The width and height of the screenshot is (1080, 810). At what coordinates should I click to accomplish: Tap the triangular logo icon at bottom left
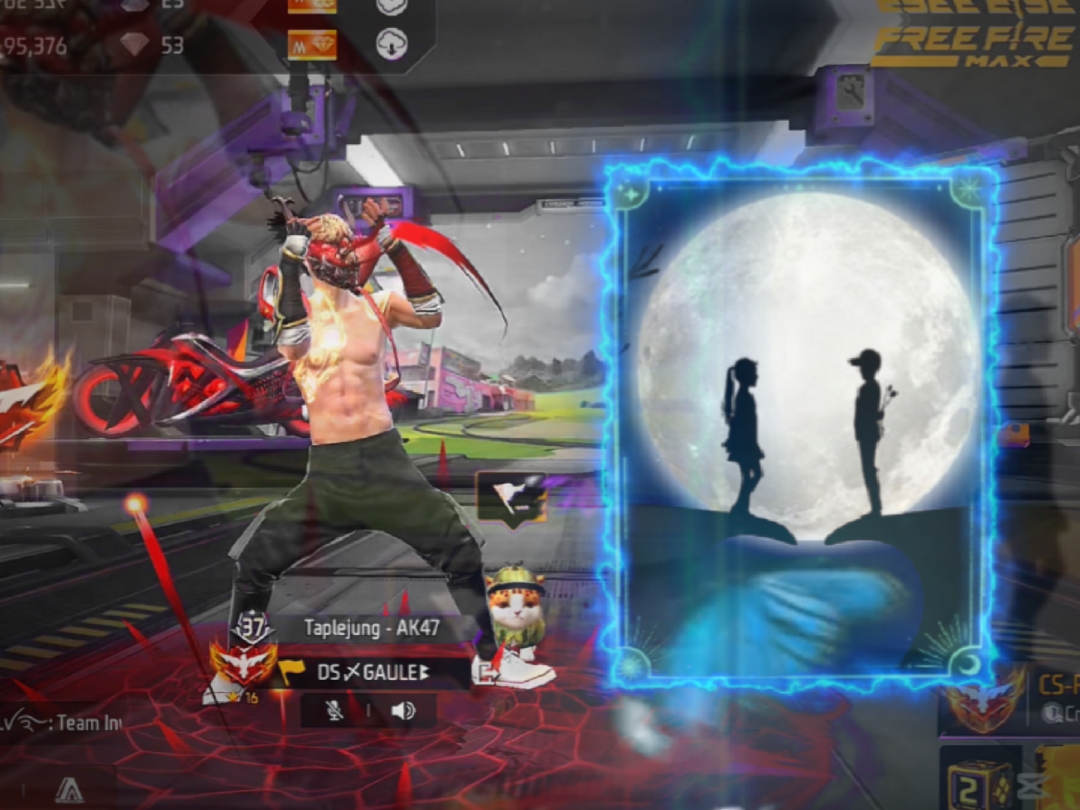69,788
